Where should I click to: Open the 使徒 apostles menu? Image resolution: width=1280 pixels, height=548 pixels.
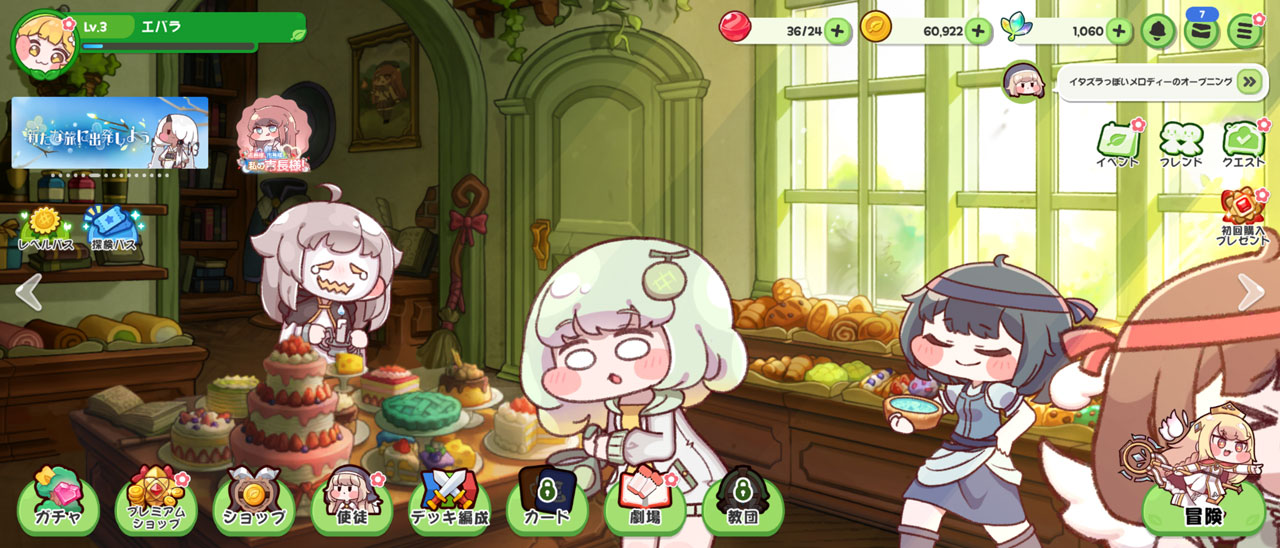click(x=351, y=503)
